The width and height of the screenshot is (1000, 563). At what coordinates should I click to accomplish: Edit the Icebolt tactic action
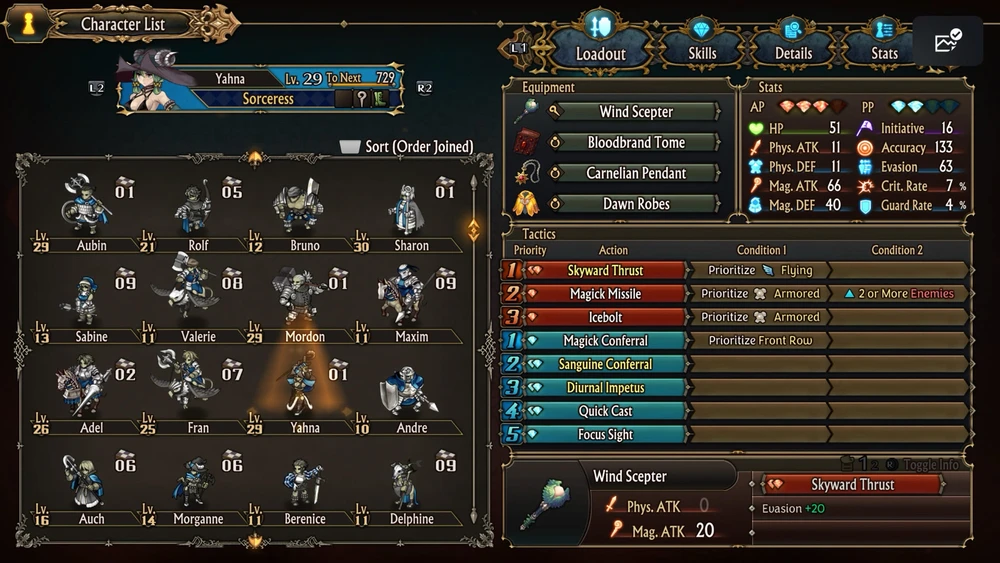click(x=605, y=317)
